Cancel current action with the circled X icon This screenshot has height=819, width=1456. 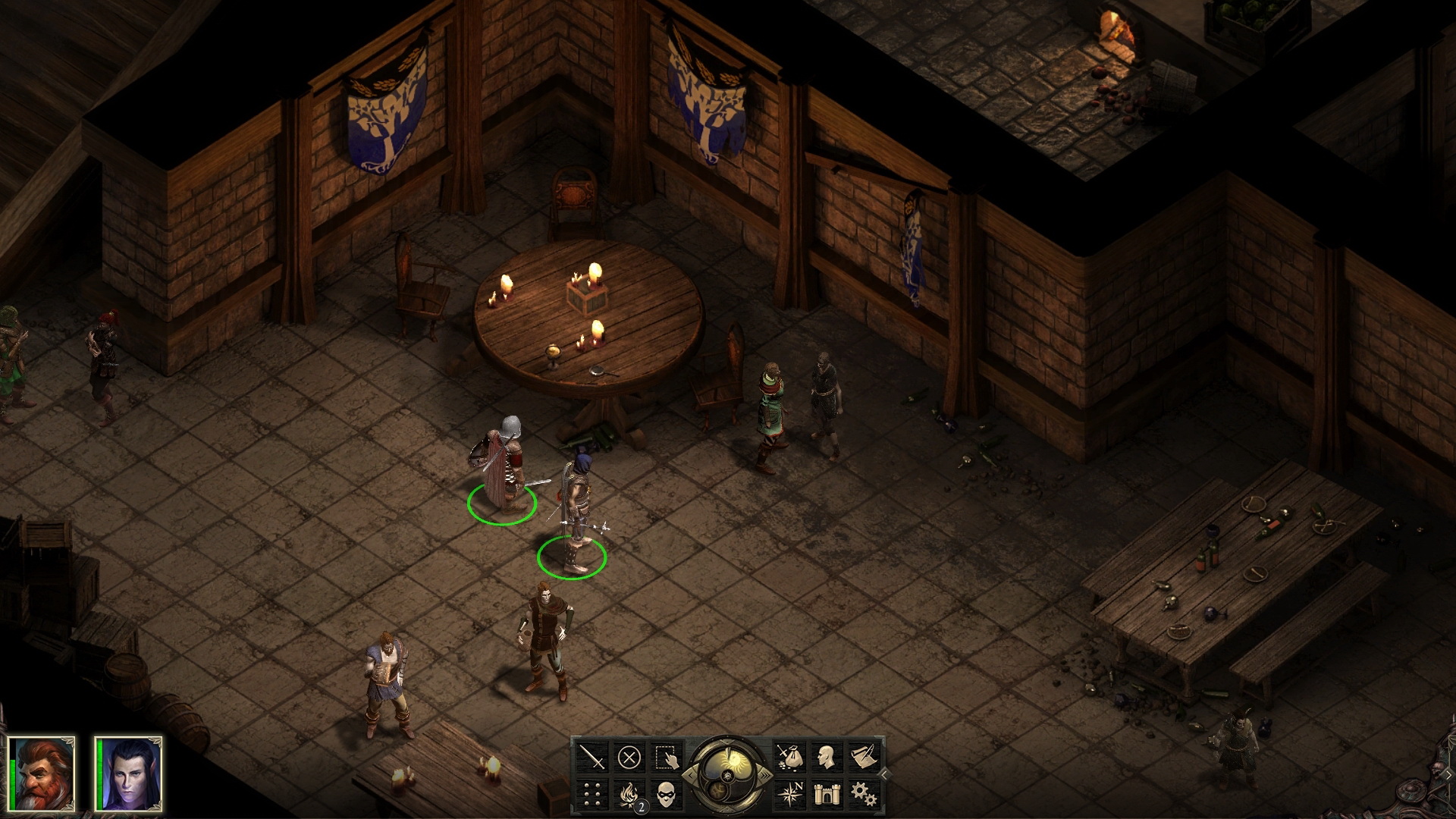(629, 755)
